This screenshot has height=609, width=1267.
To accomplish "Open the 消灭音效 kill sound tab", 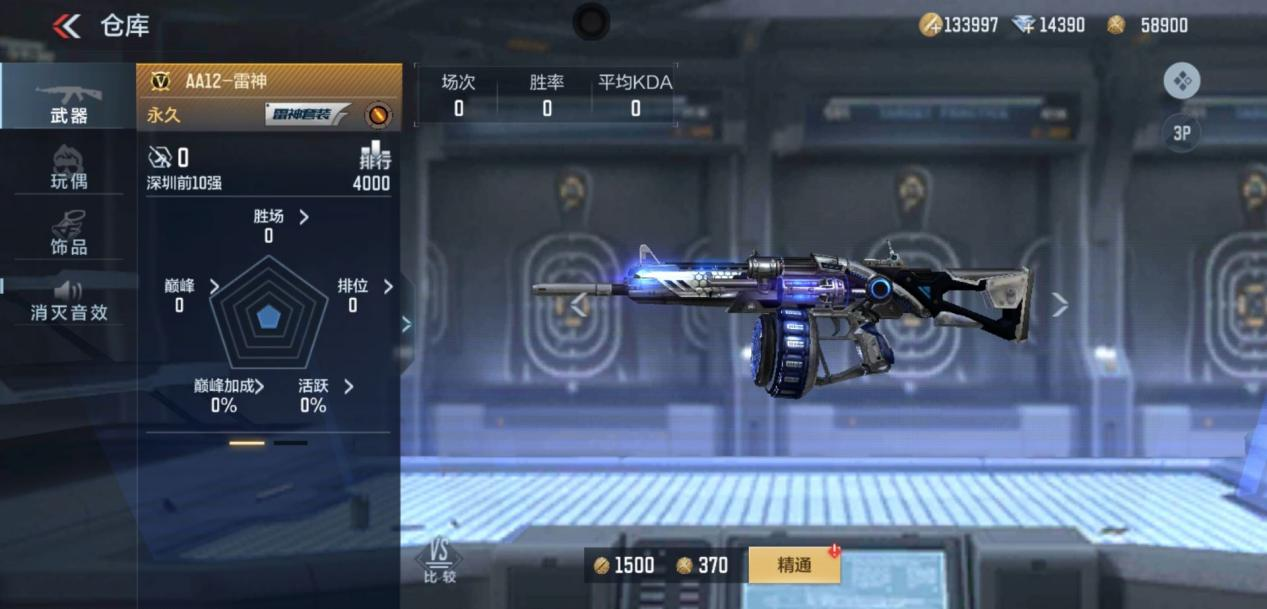I will (68, 299).
